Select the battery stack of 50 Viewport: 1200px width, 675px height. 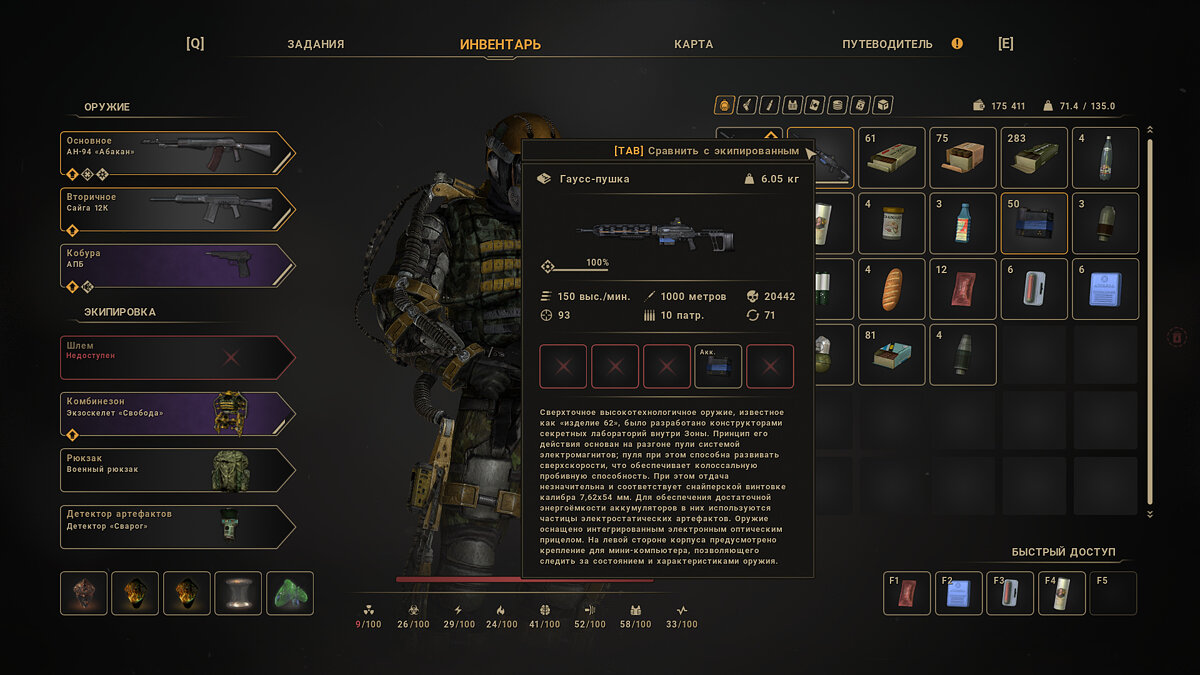[1034, 224]
